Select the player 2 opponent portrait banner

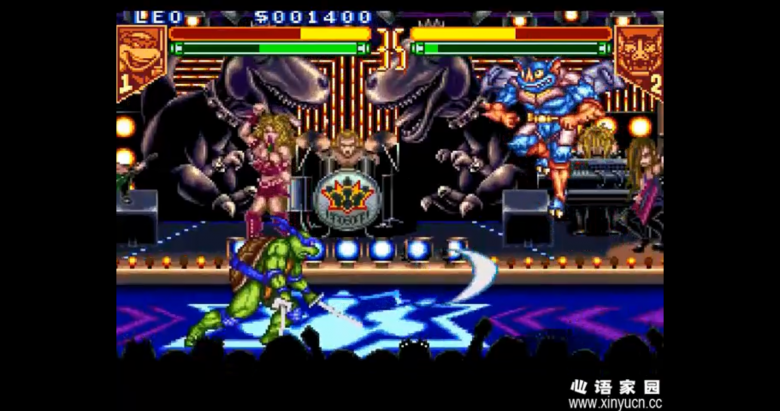(x=638, y=58)
